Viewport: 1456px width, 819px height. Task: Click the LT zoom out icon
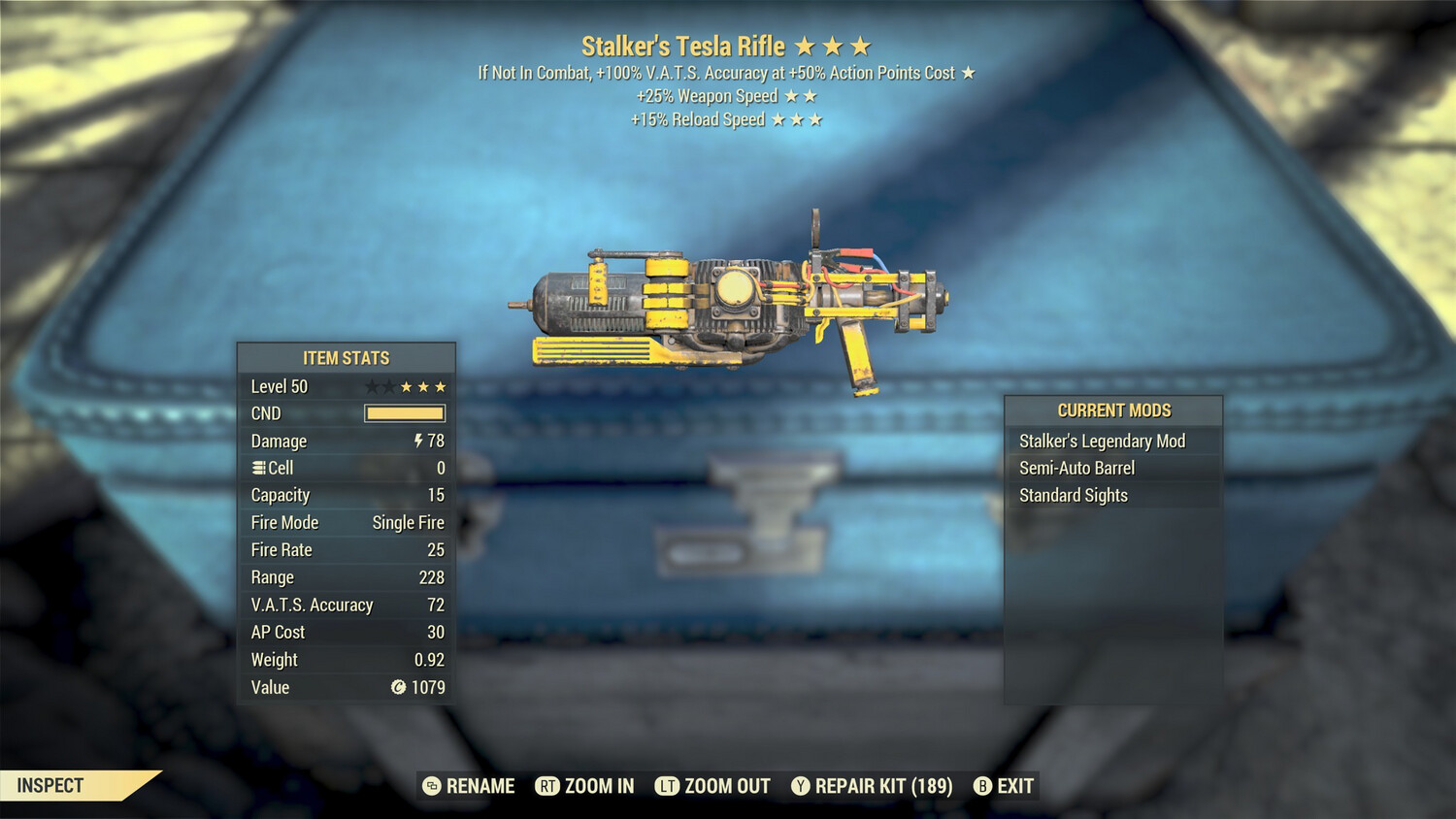pyautogui.click(x=668, y=786)
